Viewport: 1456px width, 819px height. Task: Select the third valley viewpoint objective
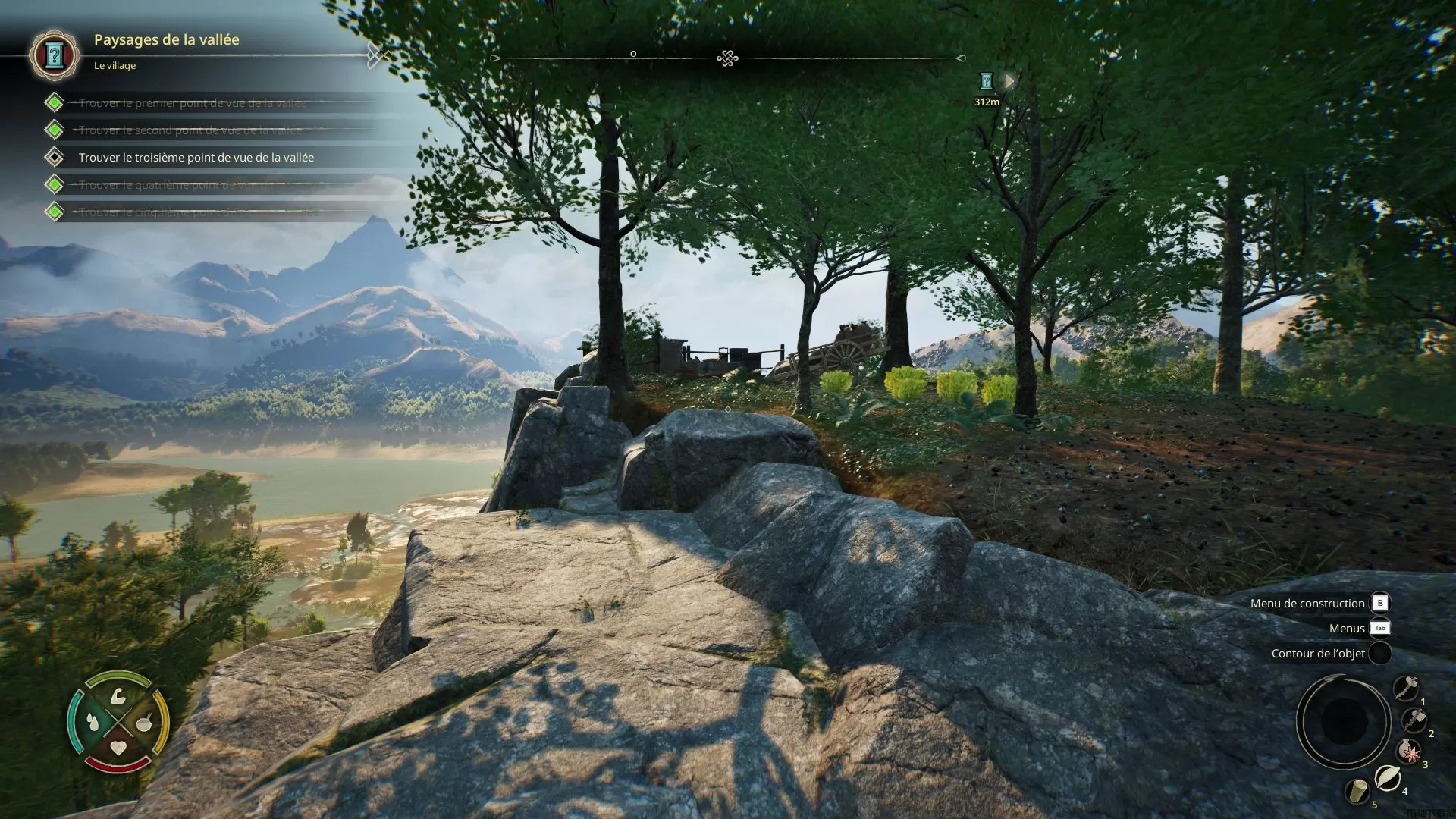[x=196, y=158]
